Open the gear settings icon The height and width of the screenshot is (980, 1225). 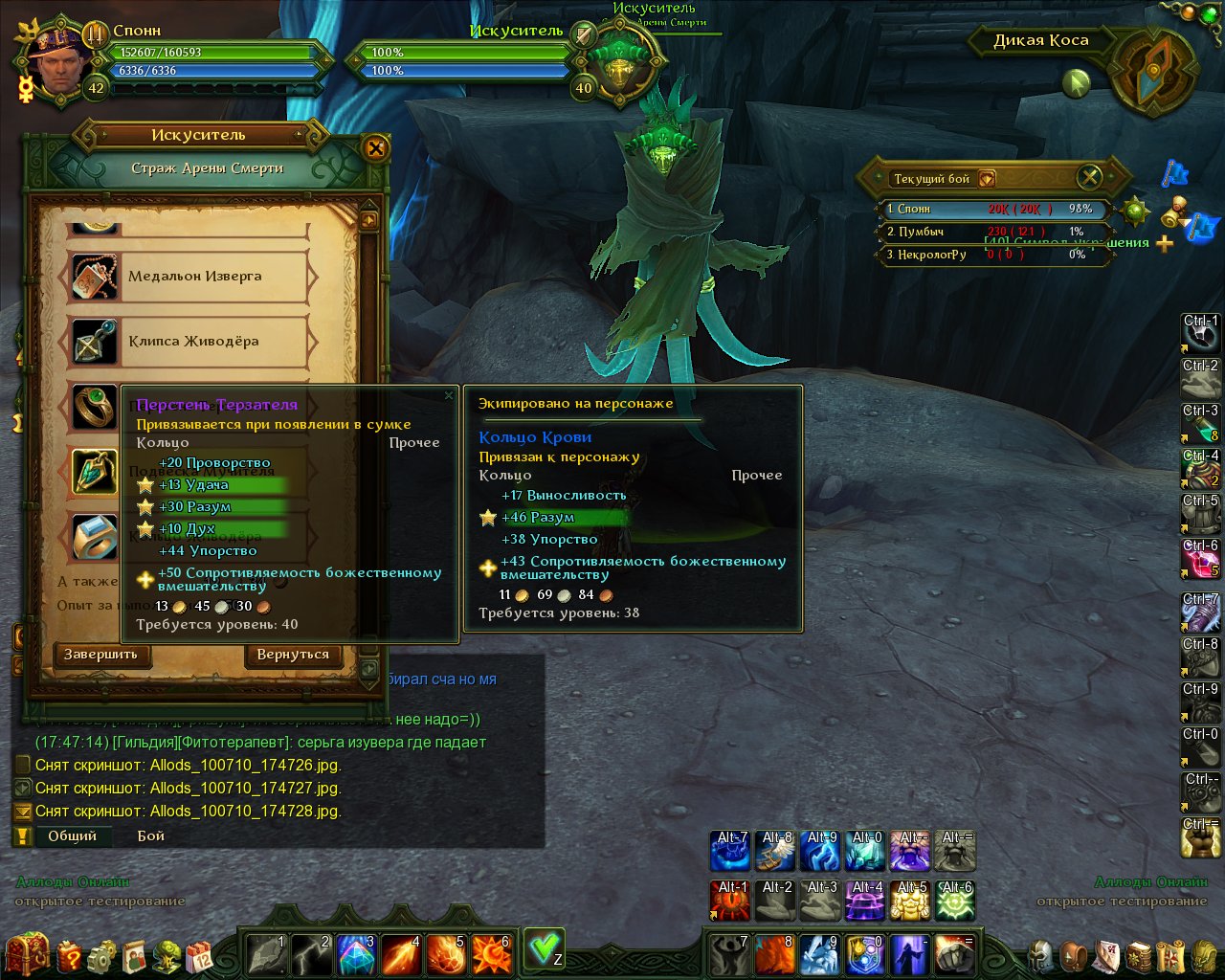point(101,955)
